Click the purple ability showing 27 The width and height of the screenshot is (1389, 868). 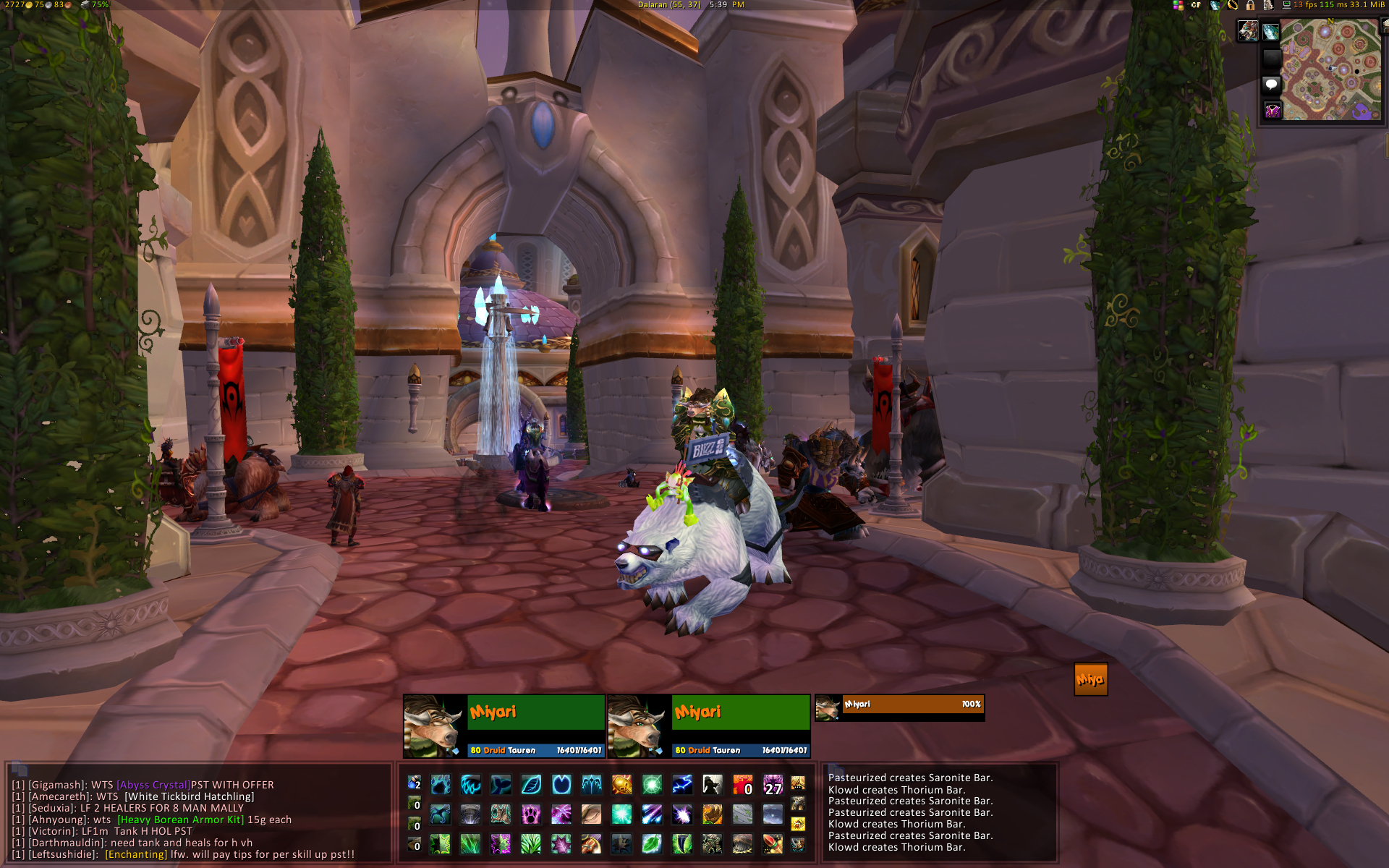[773, 784]
